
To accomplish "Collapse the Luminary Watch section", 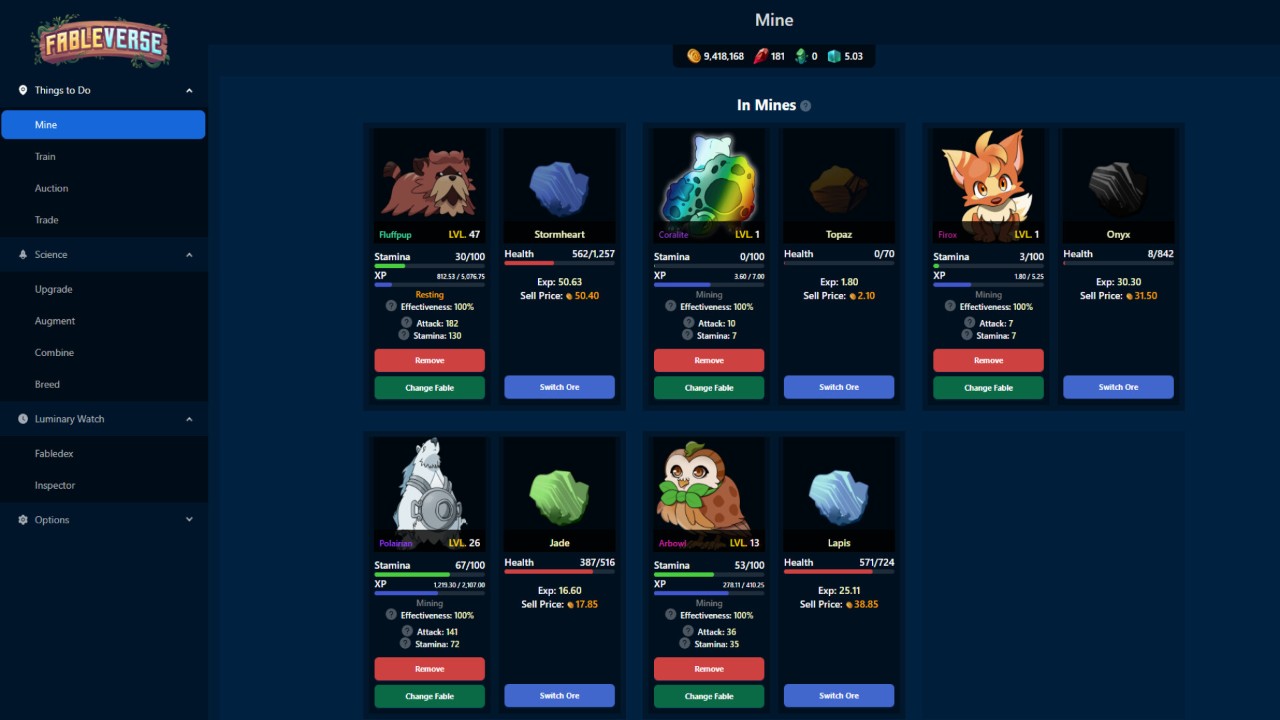I will point(189,419).
